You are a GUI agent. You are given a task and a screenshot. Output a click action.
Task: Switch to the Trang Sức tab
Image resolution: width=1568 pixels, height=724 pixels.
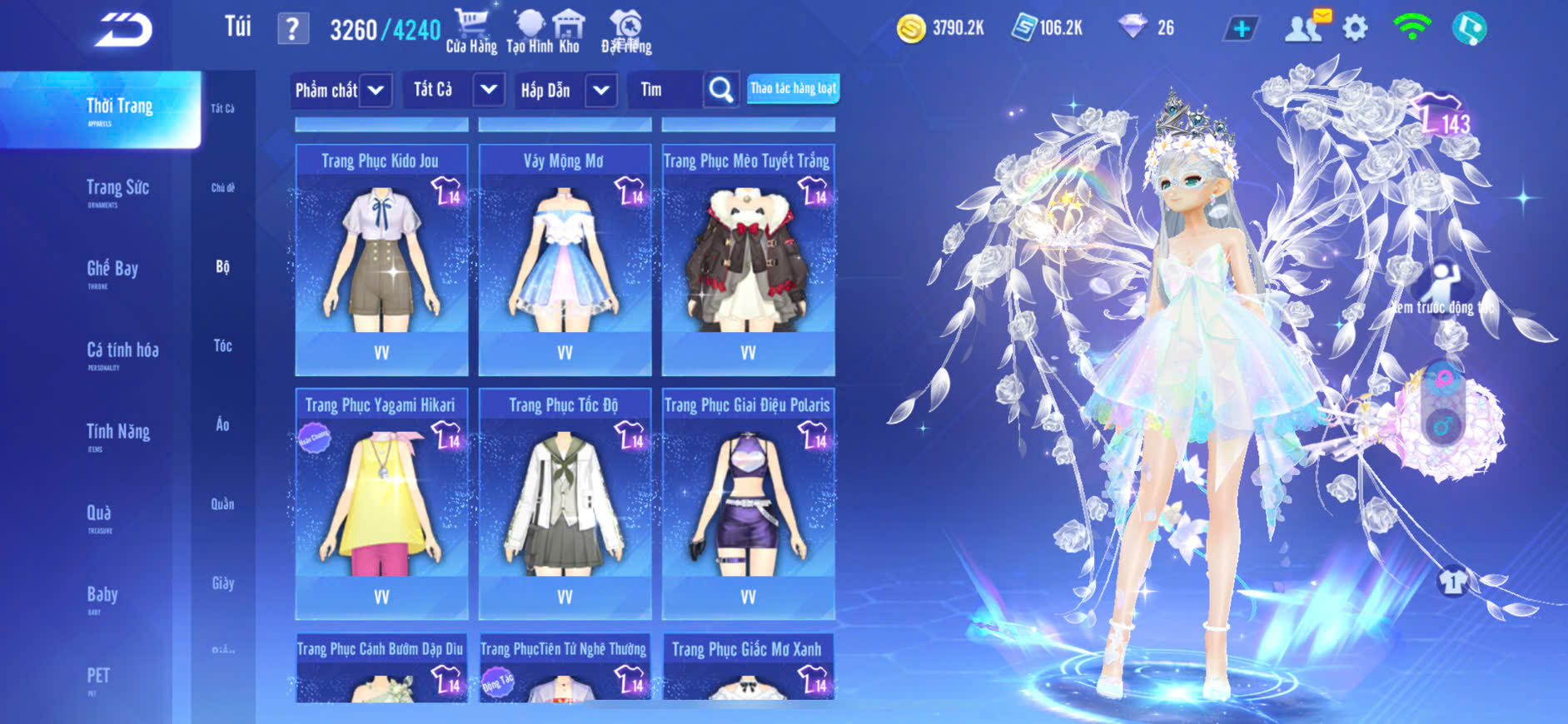pos(117,191)
